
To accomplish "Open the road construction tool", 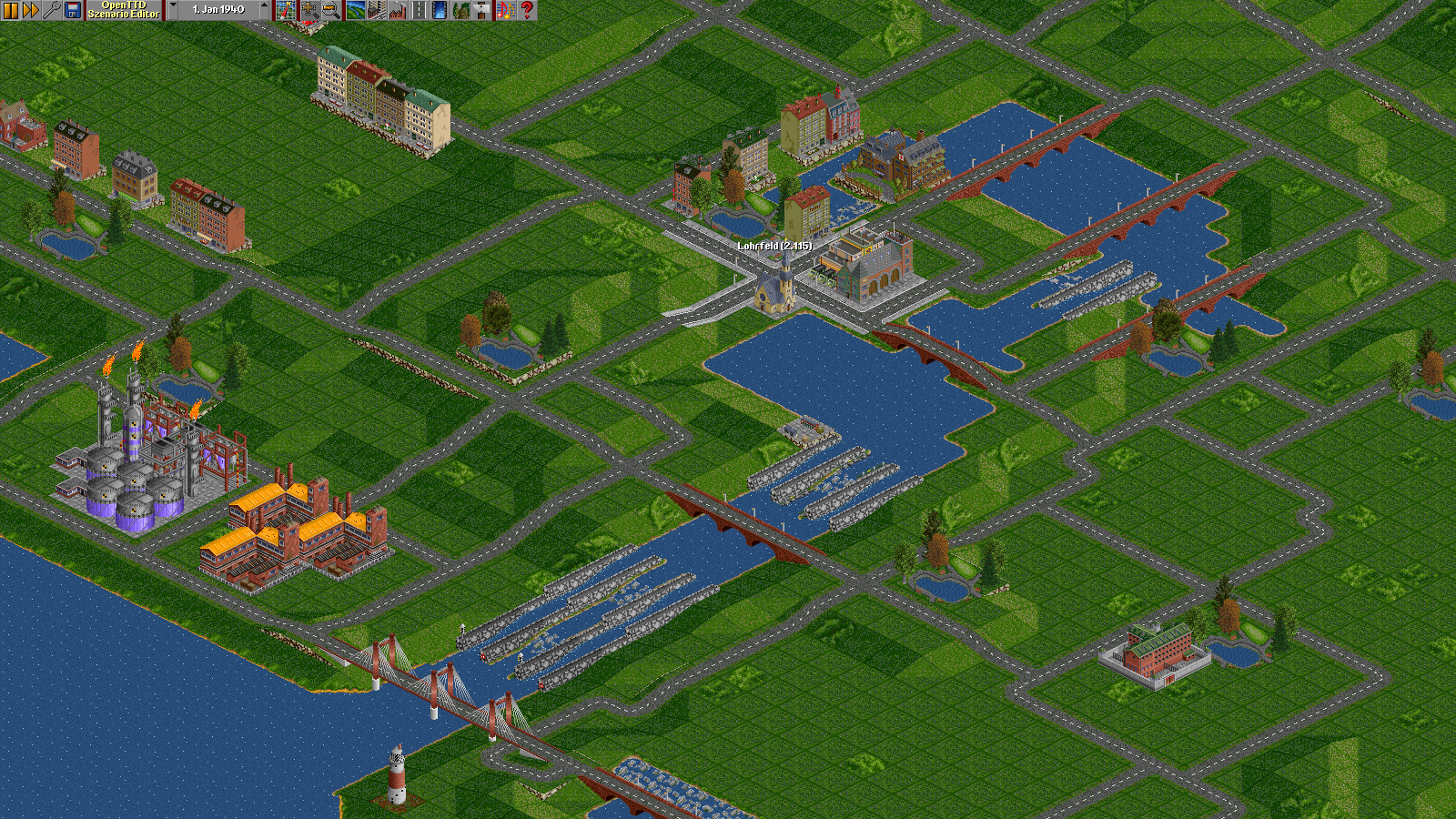I will coord(419,10).
